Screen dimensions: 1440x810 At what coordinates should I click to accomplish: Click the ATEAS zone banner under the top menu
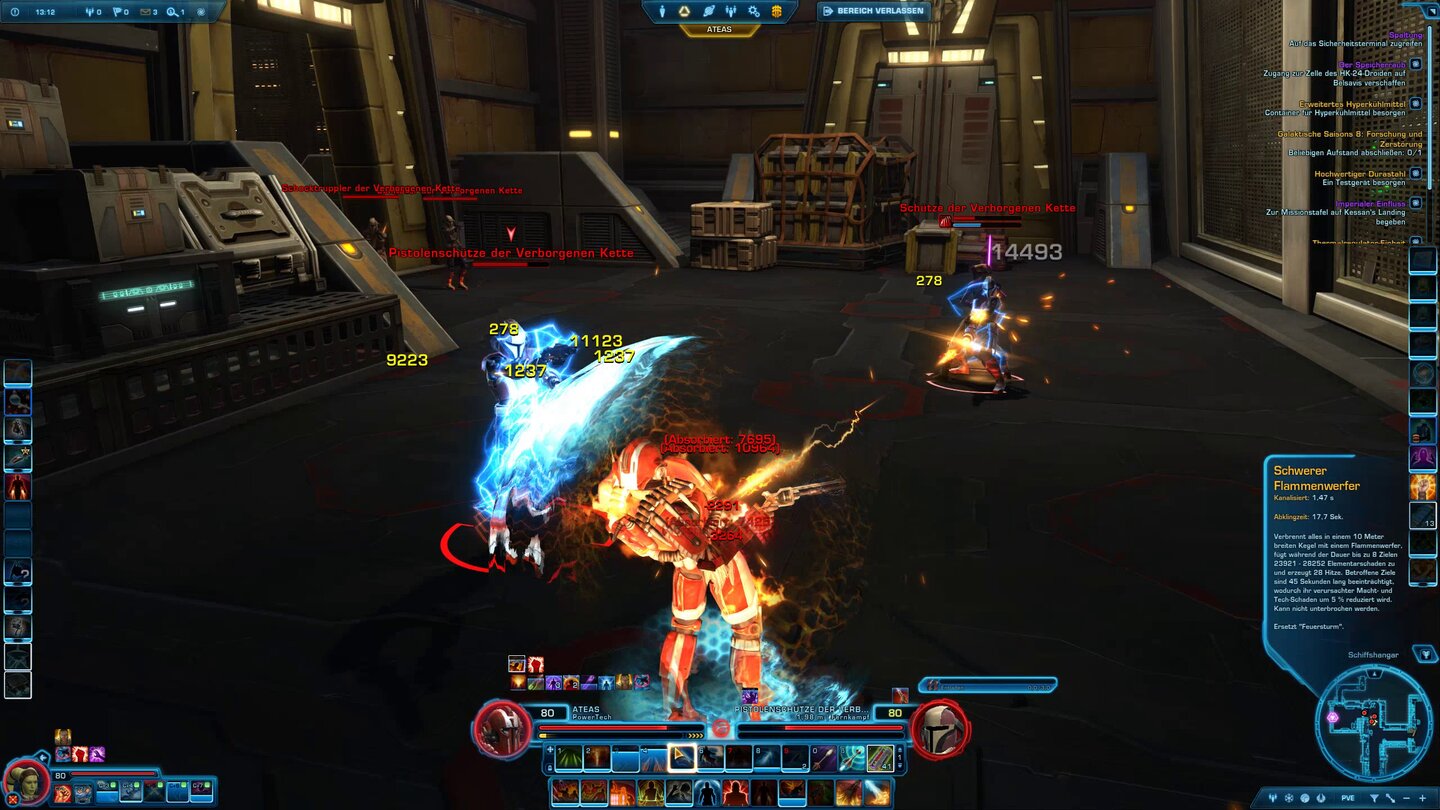(x=720, y=29)
